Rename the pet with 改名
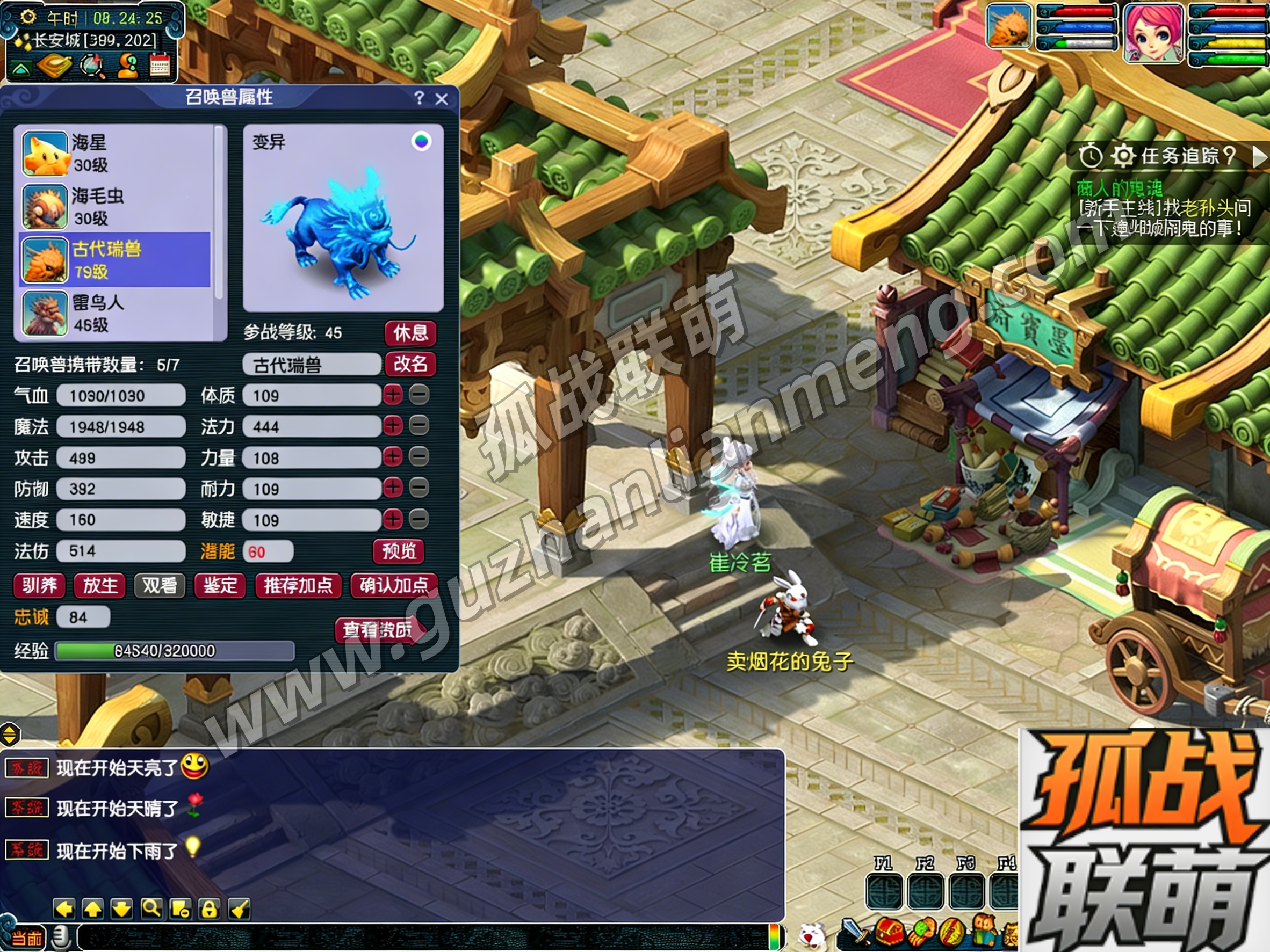The height and width of the screenshot is (952, 1270). click(410, 364)
